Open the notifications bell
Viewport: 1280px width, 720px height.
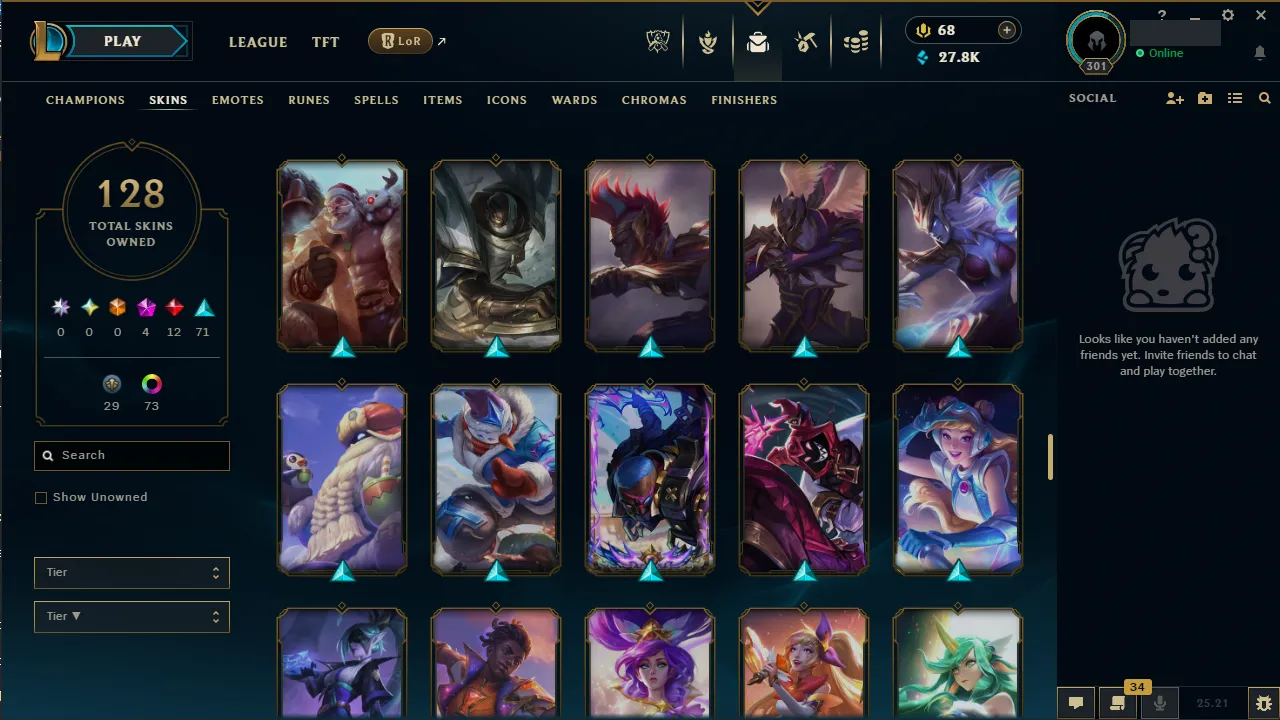click(1259, 53)
